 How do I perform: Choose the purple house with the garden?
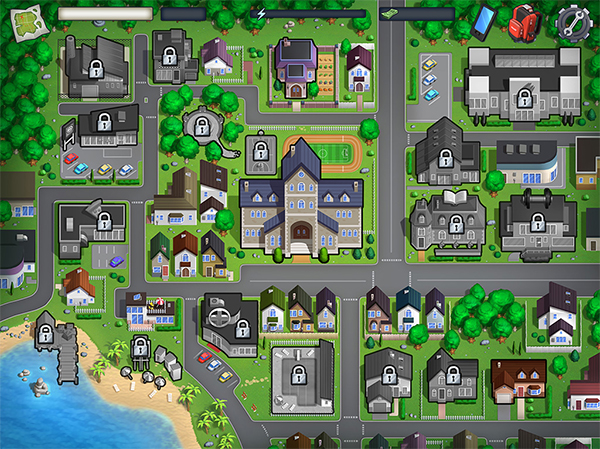[x=293, y=68]
